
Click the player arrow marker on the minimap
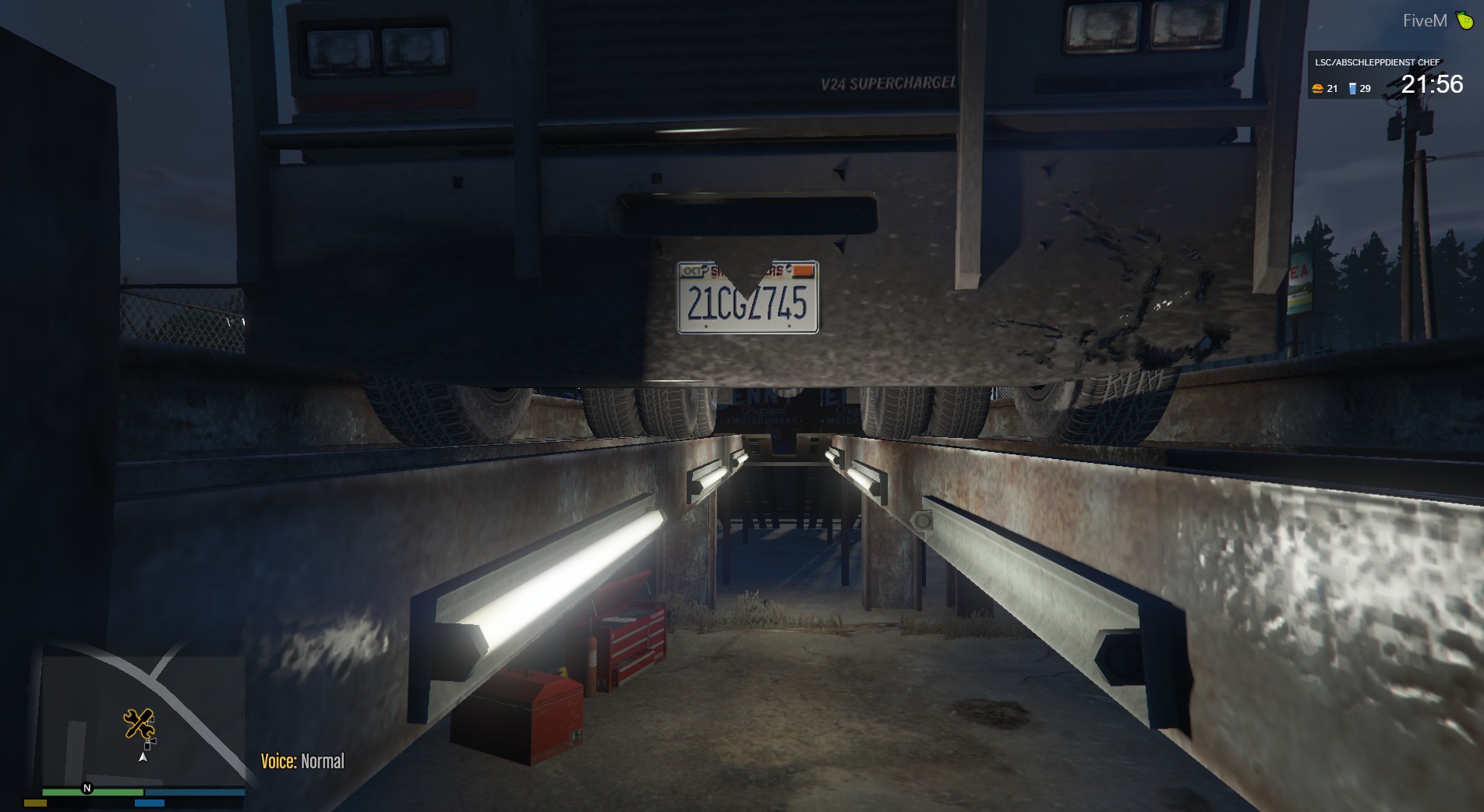tap(143, 757)
